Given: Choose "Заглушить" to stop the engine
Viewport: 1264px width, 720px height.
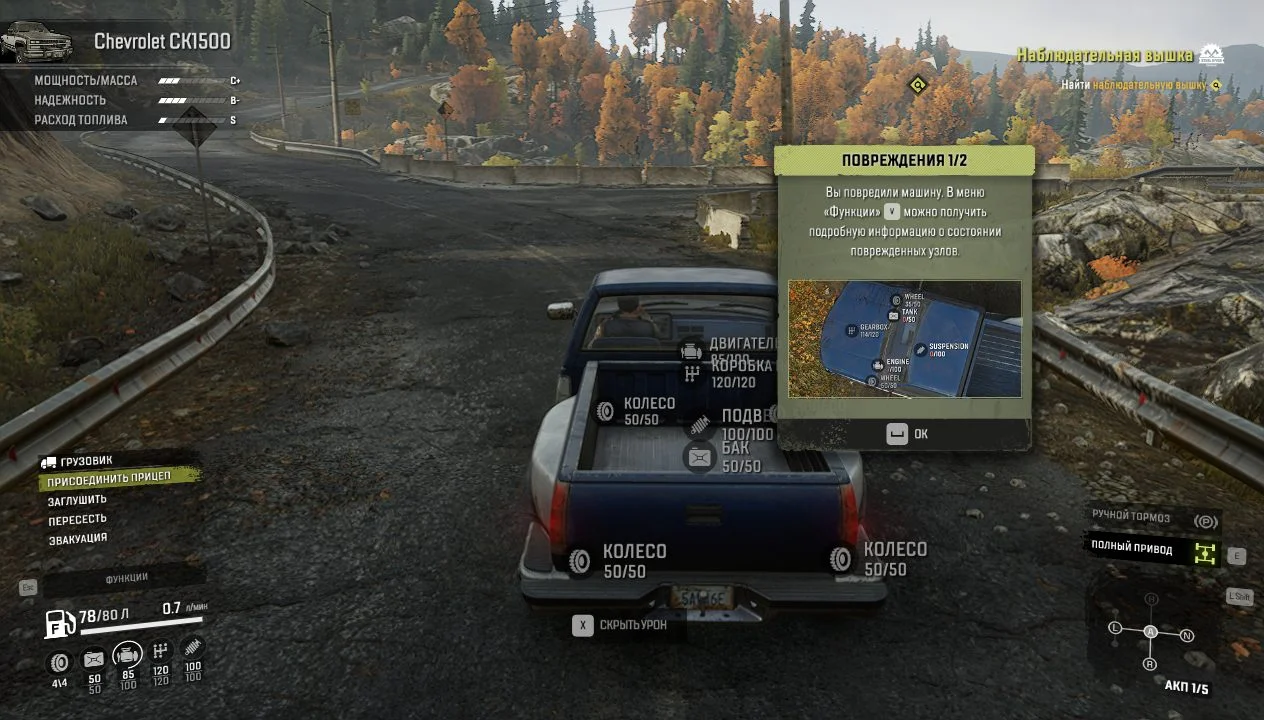Looking at the screenshot, I should (x=77, y=500).
